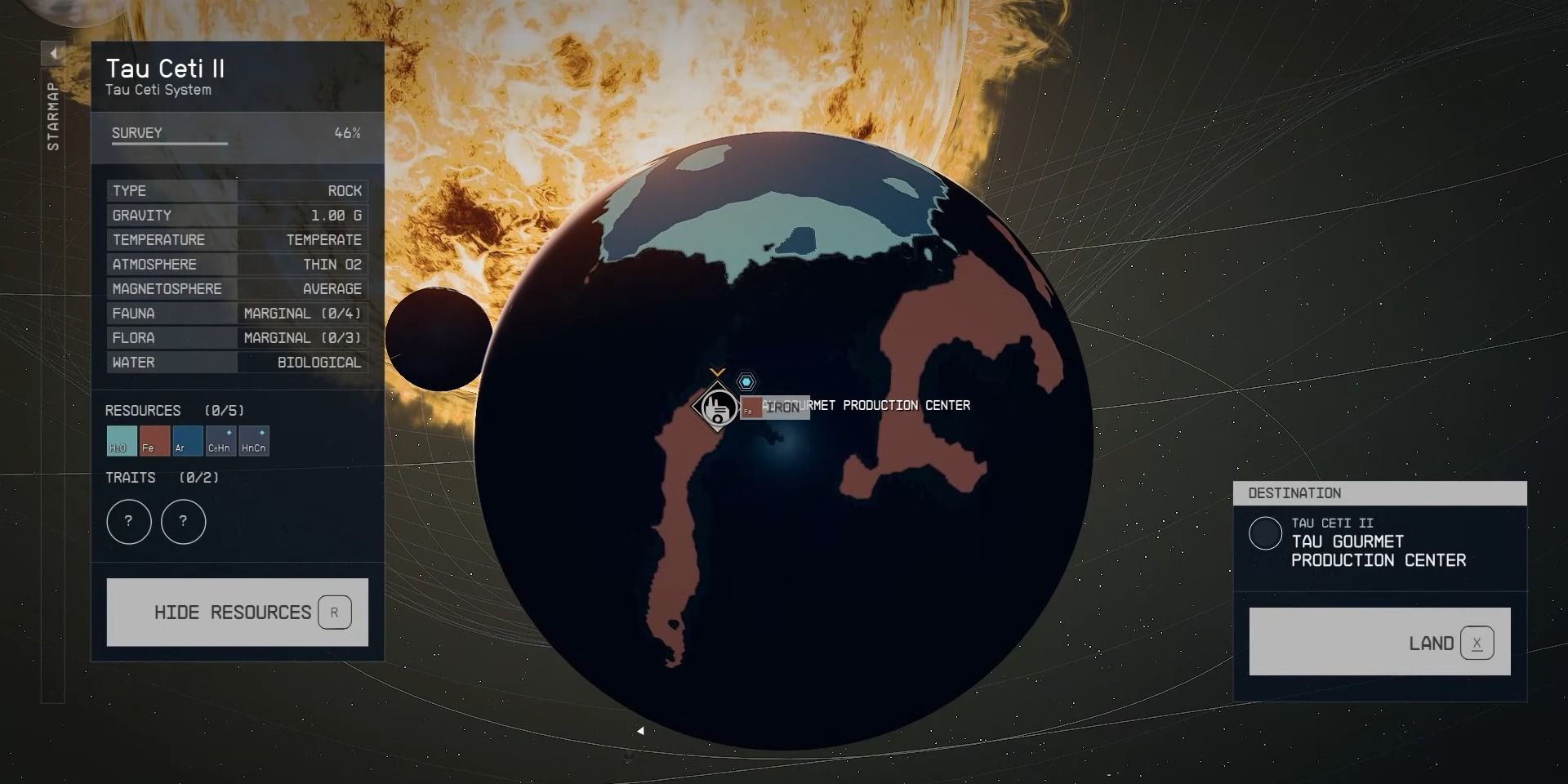The width and height of the screenshot is (1568, 784).
Task: Expand the Starmap sidebar arrow
Action: pyautogui.click(x=52, y=53)
